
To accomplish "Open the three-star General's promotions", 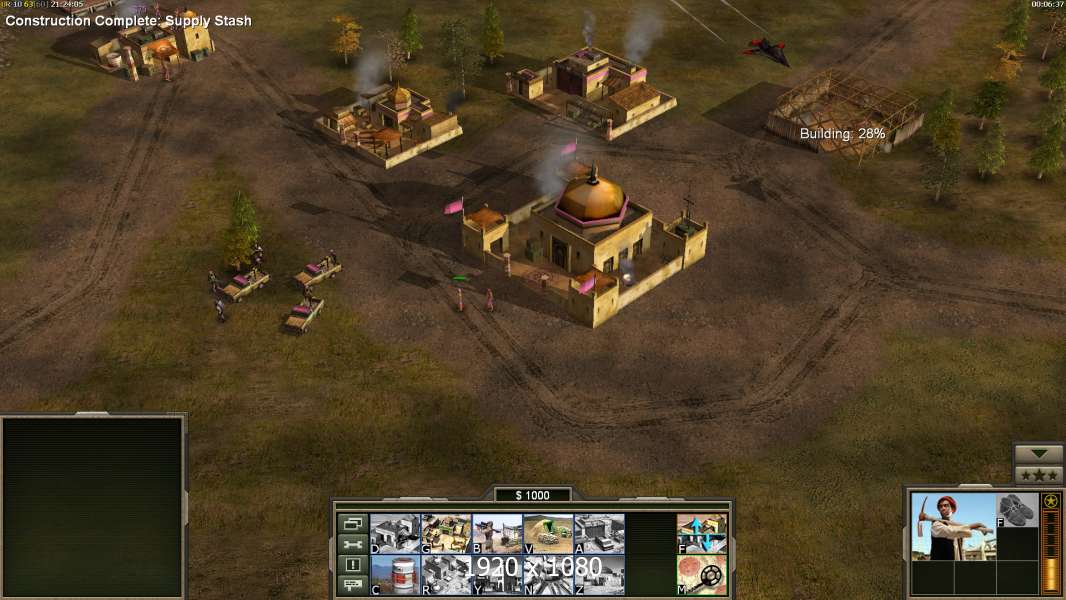I will pyautogui.click(x=1039, y=475).
